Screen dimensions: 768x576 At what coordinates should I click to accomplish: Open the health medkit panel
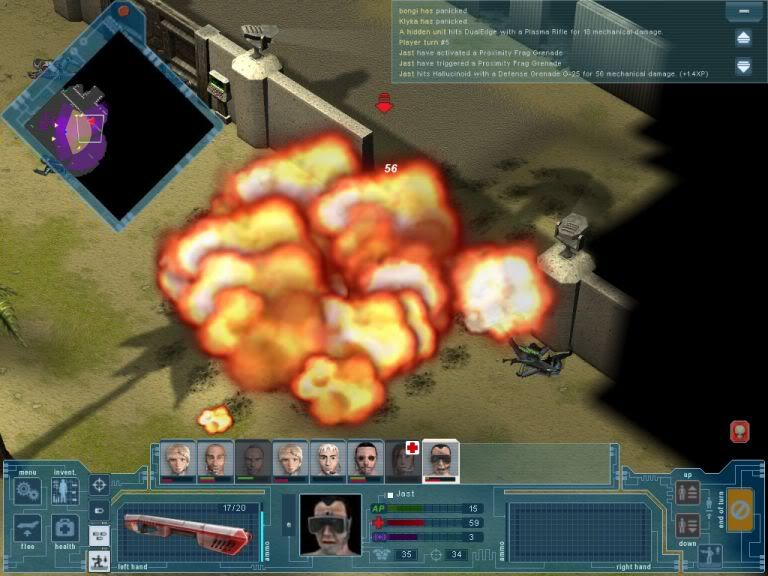click(65, 529)
